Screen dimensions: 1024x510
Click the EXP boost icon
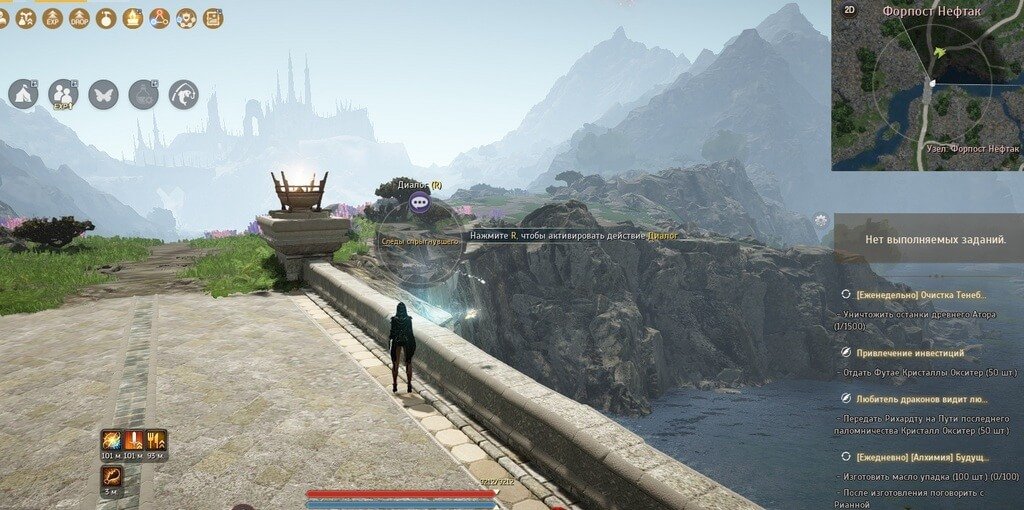point(54,18)
